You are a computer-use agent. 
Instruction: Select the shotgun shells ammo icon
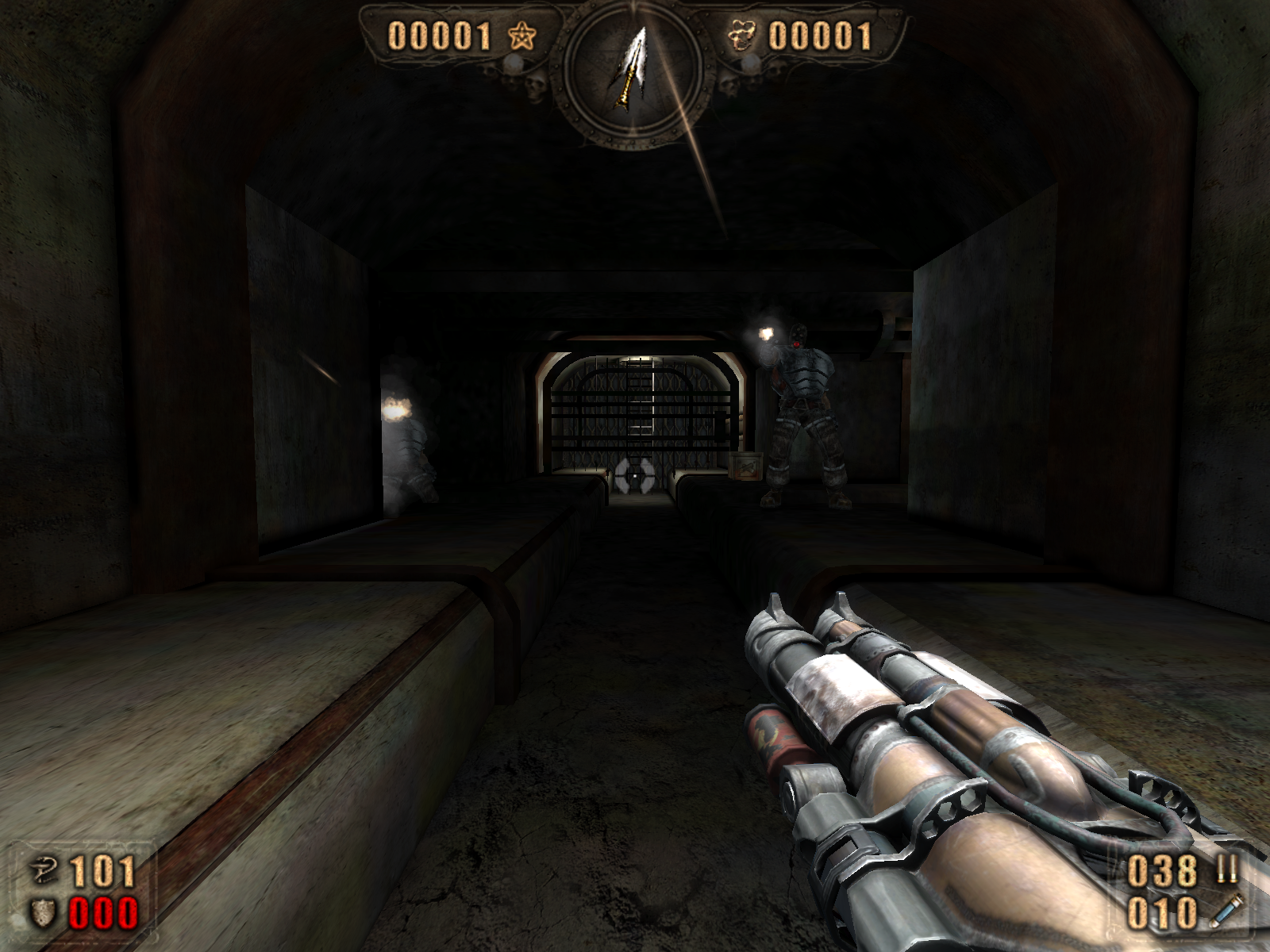point(1226,870)
